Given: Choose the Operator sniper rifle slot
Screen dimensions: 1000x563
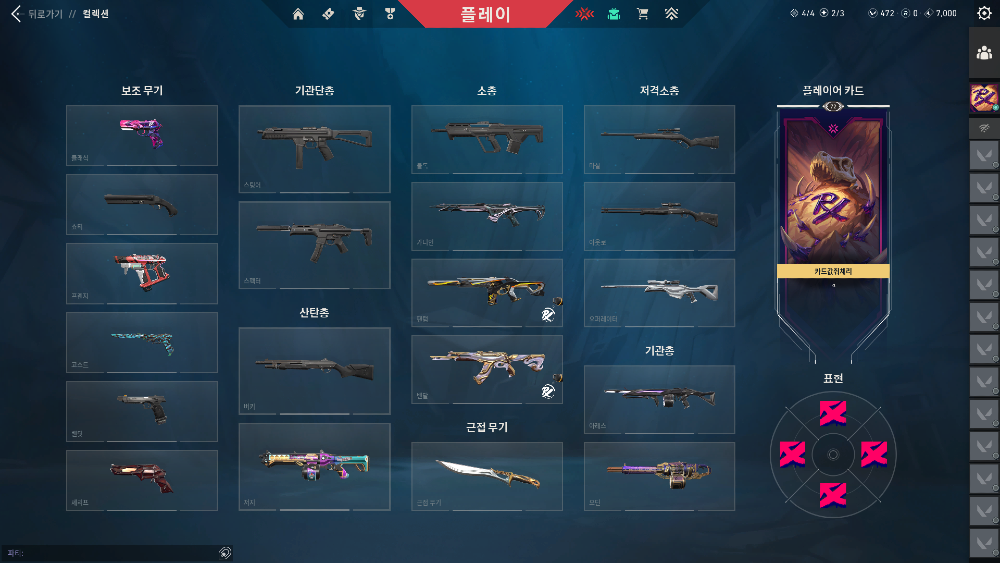Looking at the screenshot, I should [659, 293].
